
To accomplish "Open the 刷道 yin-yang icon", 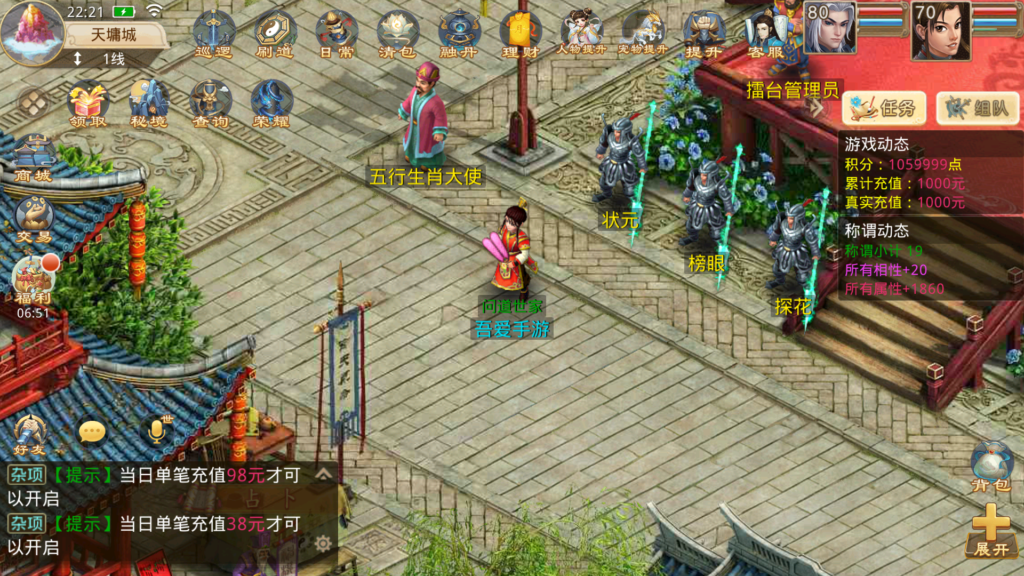I will pos(275,33).
